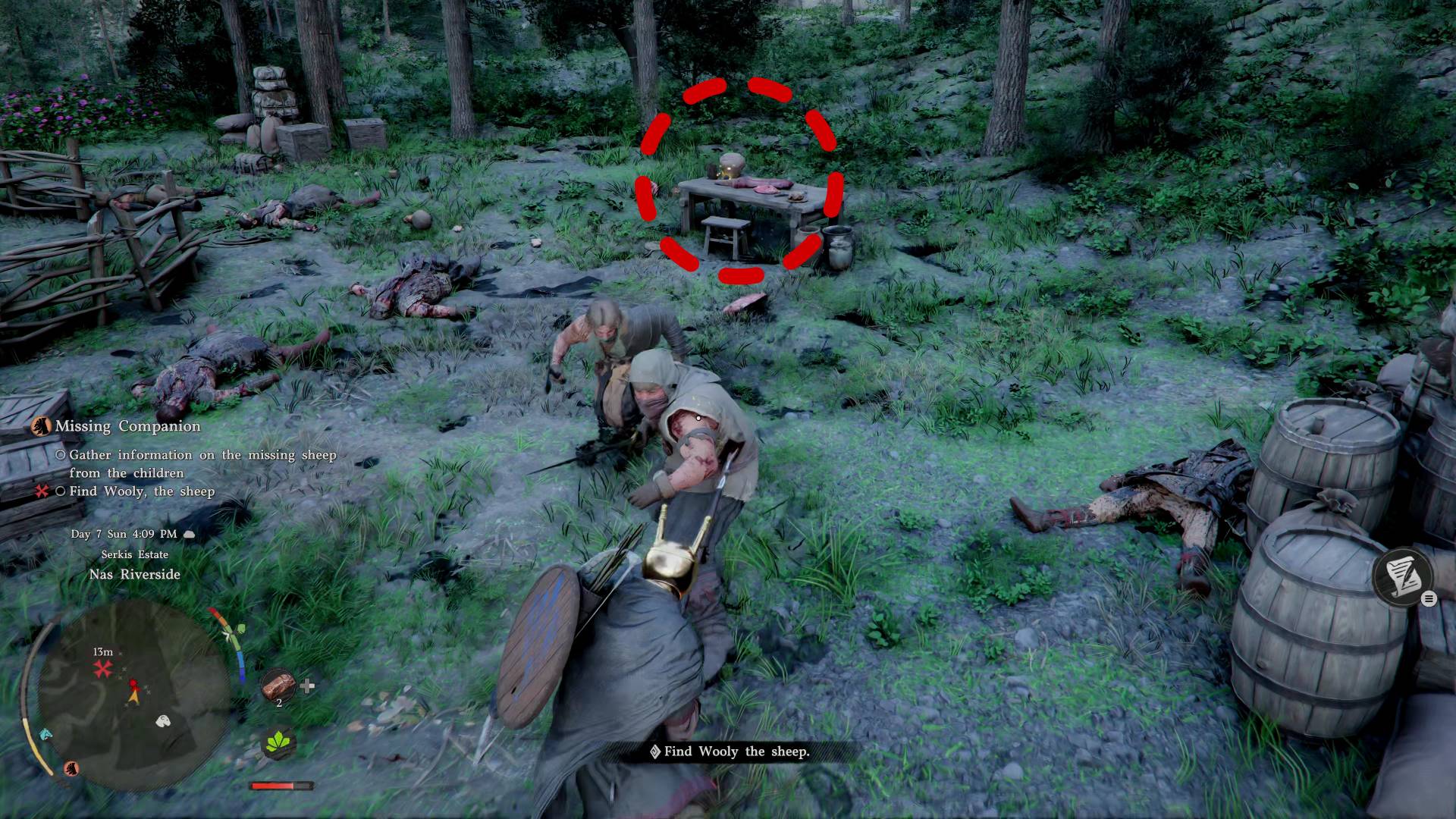Viewport: 1456px width, 819px height.
Task: Select the white sheep marker on minimap
Action: click(163, 720)
